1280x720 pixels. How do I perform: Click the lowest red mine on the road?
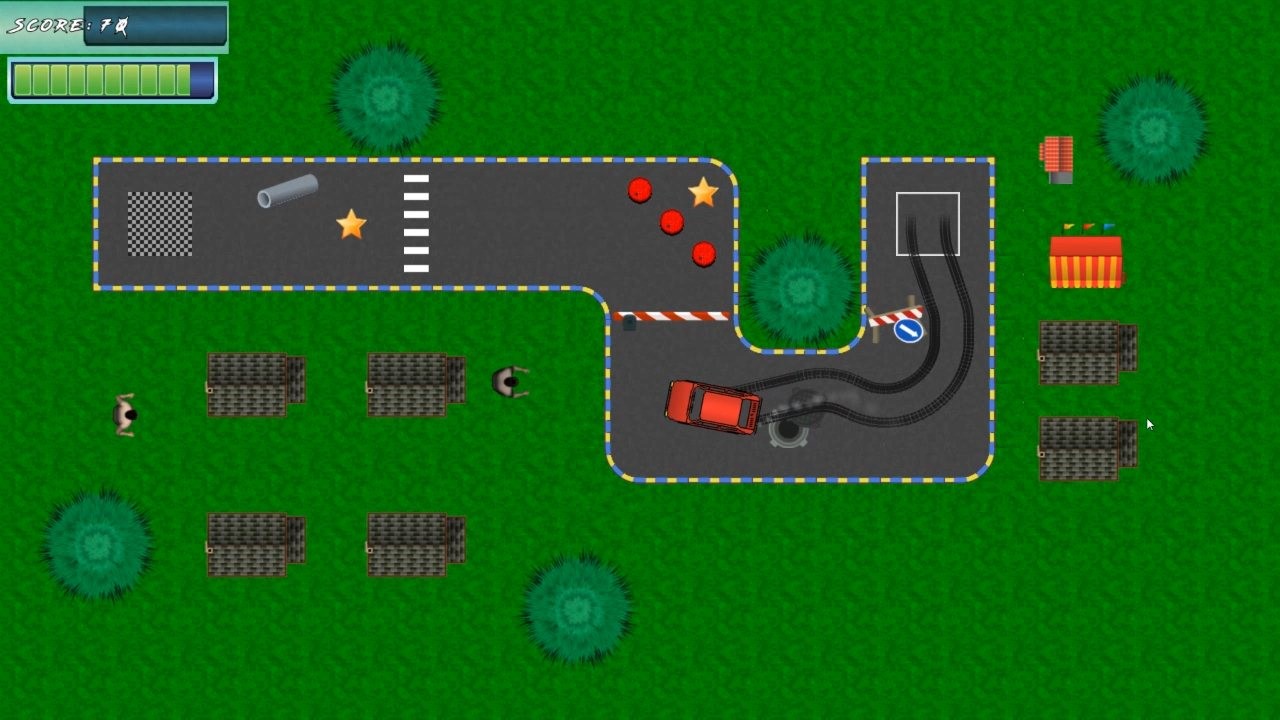tap(703, 255)
